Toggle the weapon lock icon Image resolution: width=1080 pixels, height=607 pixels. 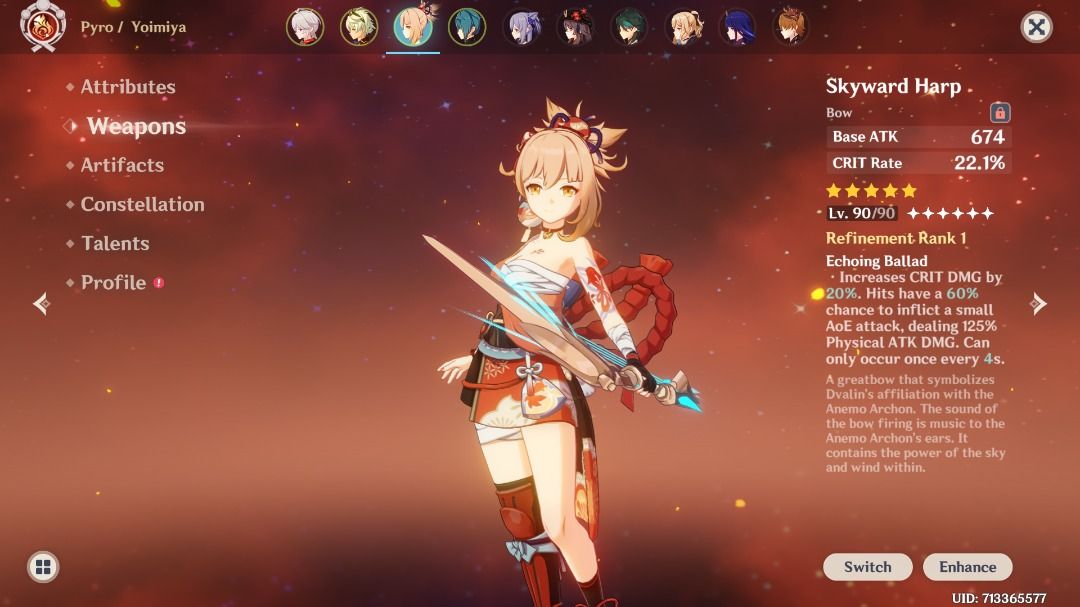pyautogui.click(x=999, y=113)
